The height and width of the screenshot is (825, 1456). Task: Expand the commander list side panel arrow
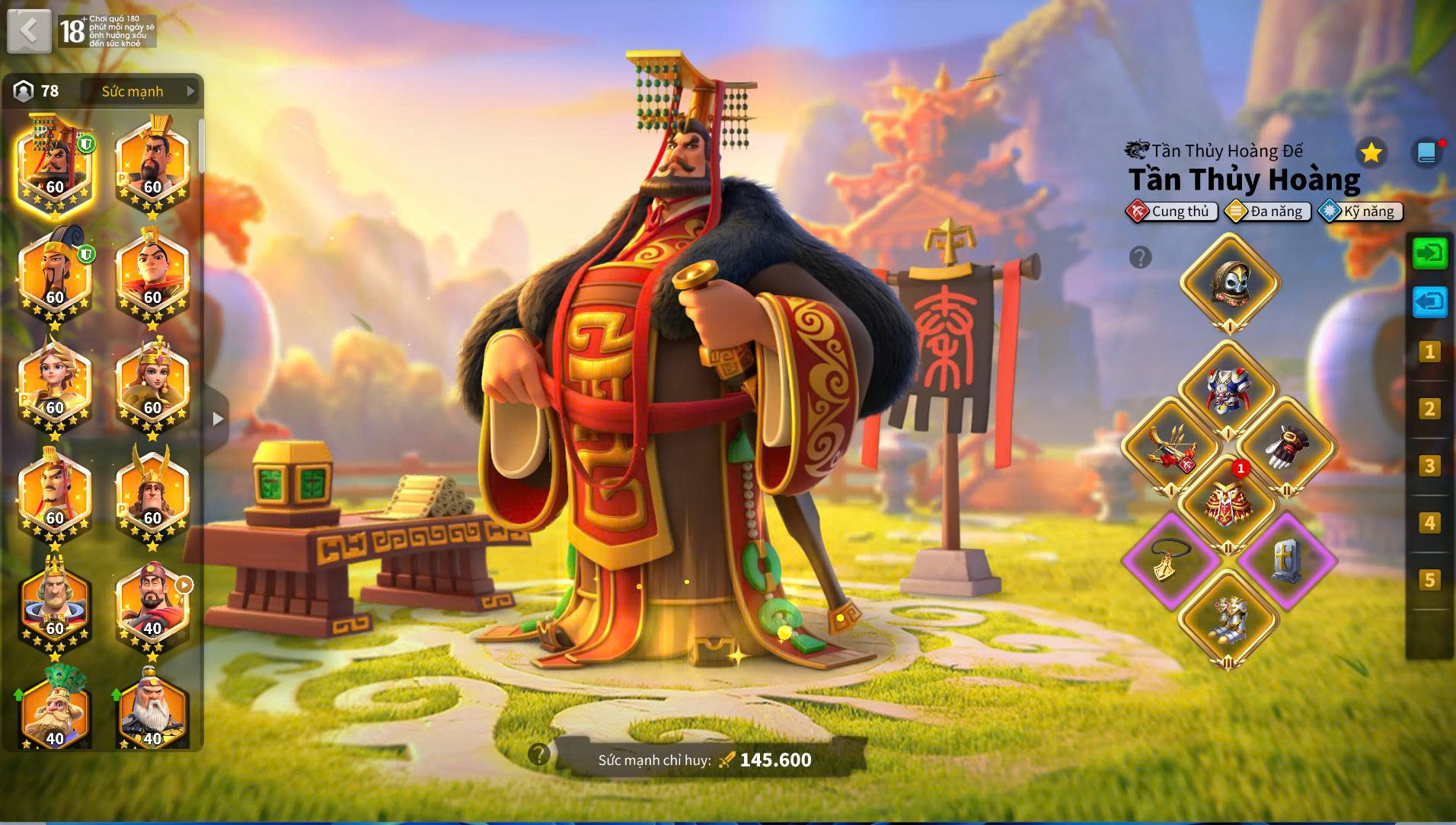point(218,419)
